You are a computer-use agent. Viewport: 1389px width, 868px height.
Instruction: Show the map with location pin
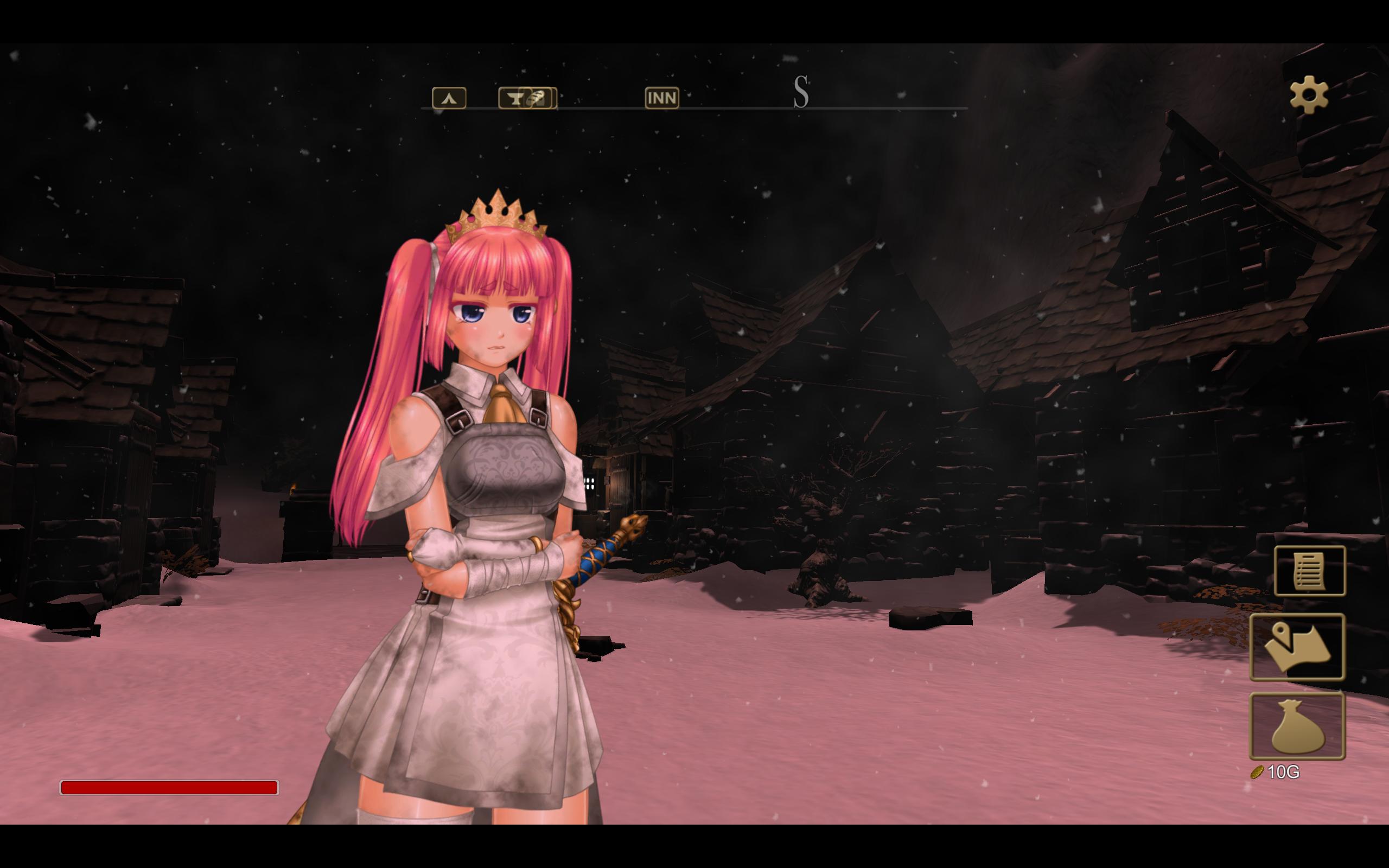pos(1297,647)
